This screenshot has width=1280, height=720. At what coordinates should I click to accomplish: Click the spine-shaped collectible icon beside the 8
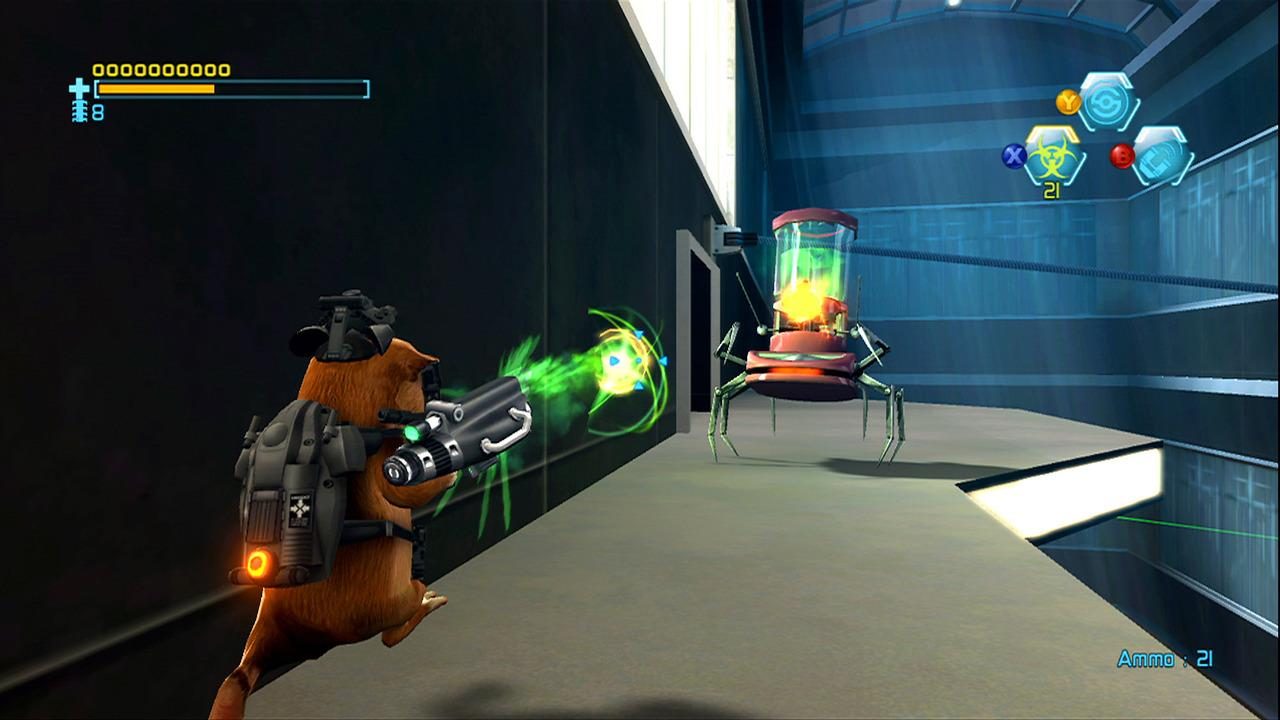tap(80, 112)
